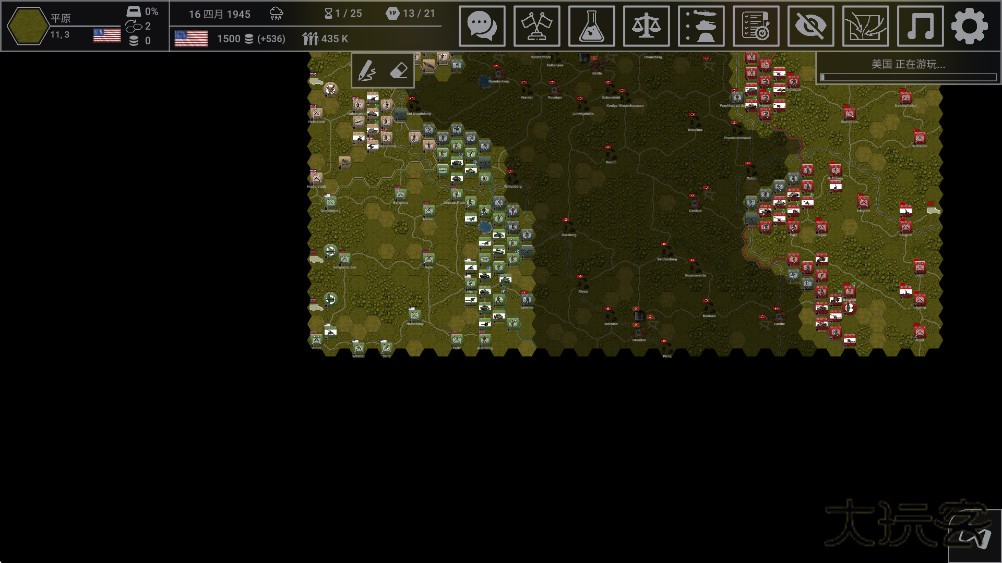Open the strategic map with arrows
The image size is (1002, 563).
[x=865, y=26]
